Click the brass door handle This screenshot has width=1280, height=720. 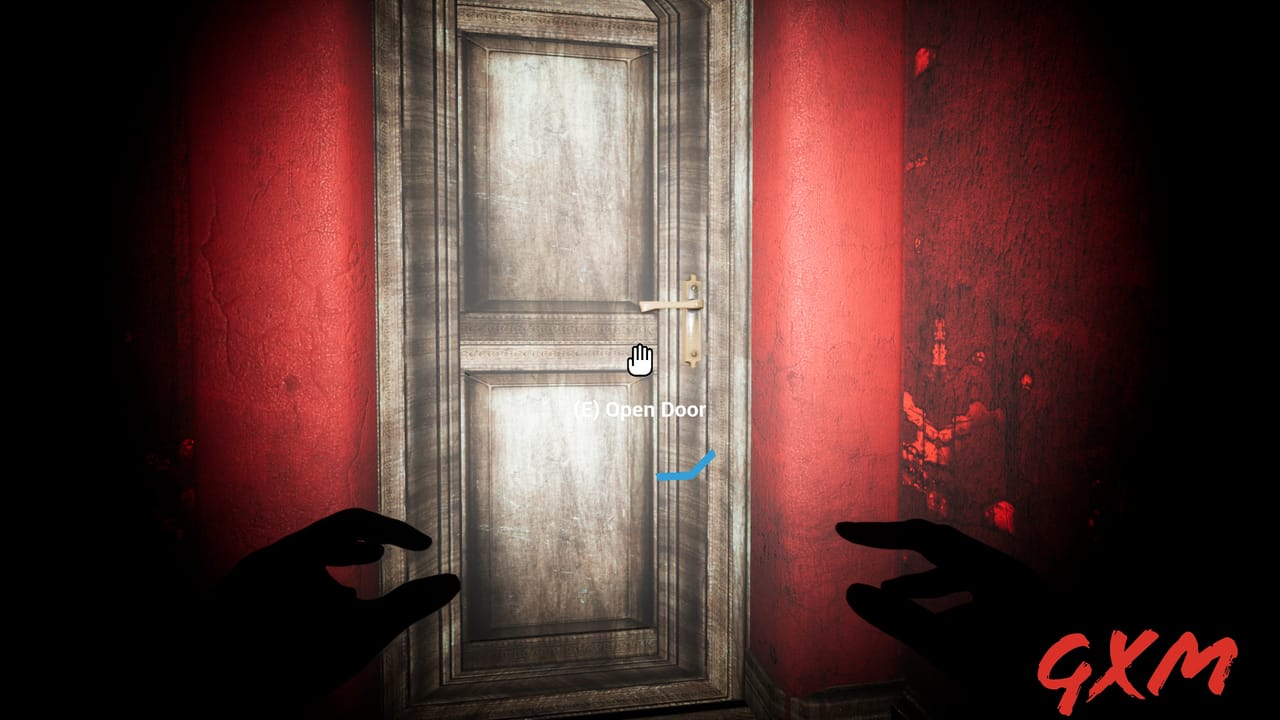(665, 304)
